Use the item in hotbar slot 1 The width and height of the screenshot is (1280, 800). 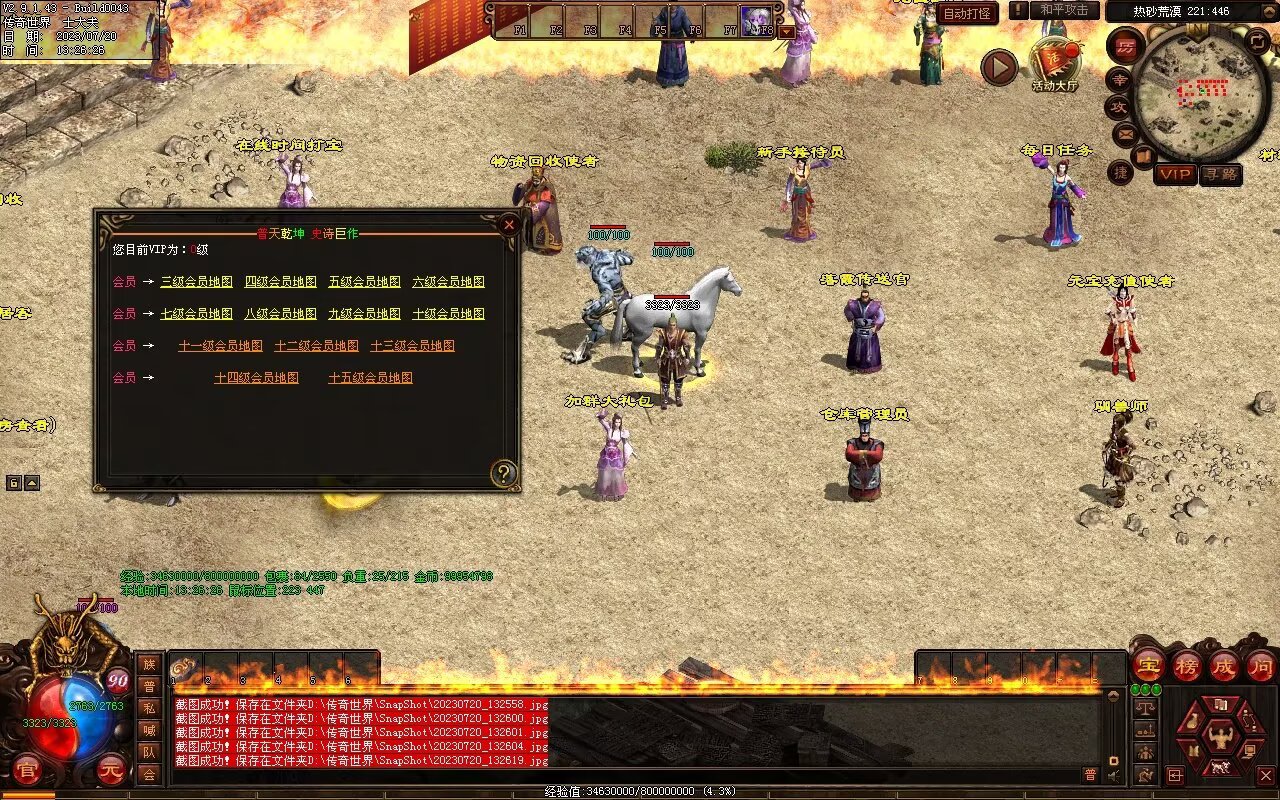tap(185, 668)
